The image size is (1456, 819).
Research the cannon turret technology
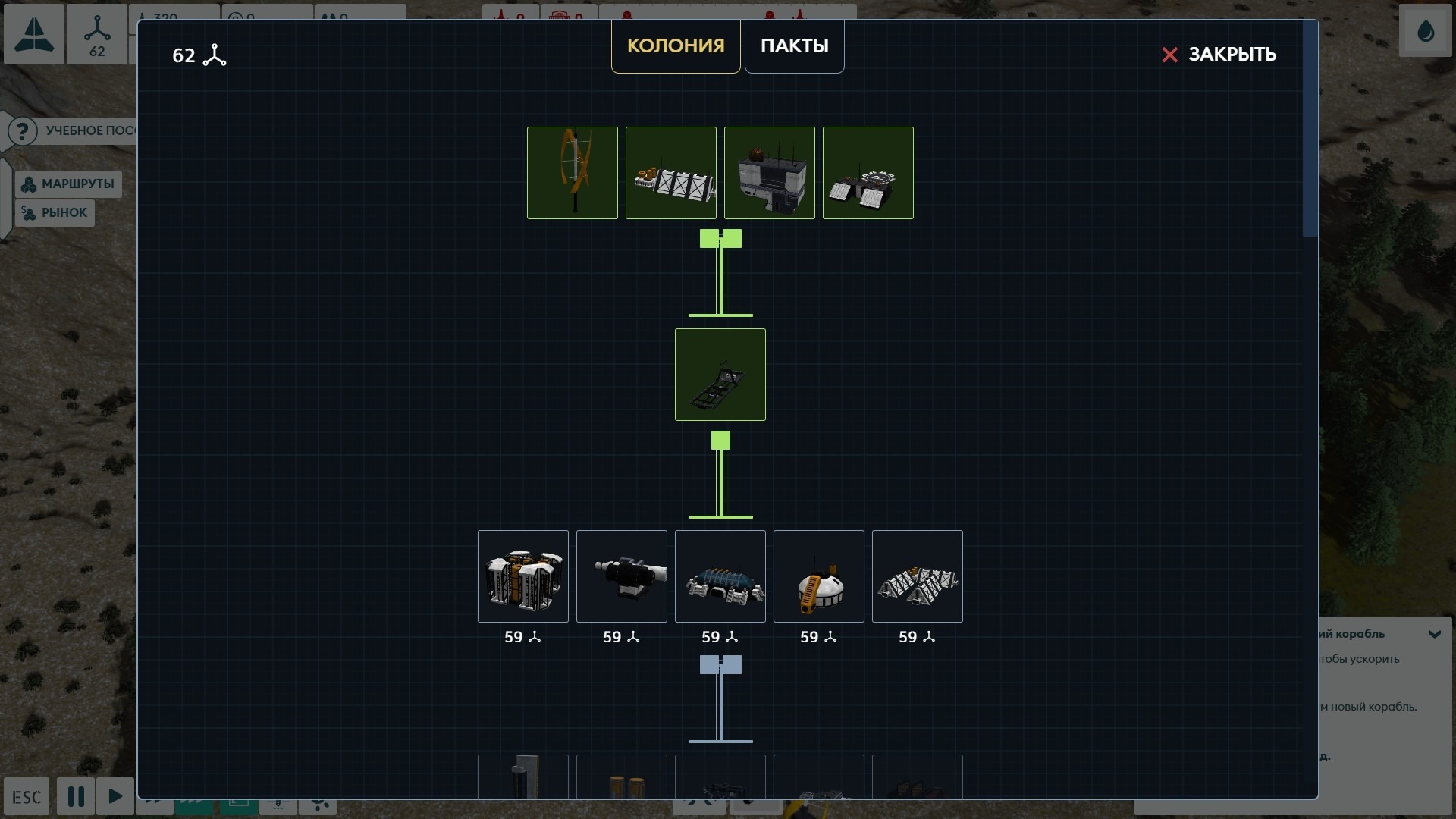[x=621, y=576]
